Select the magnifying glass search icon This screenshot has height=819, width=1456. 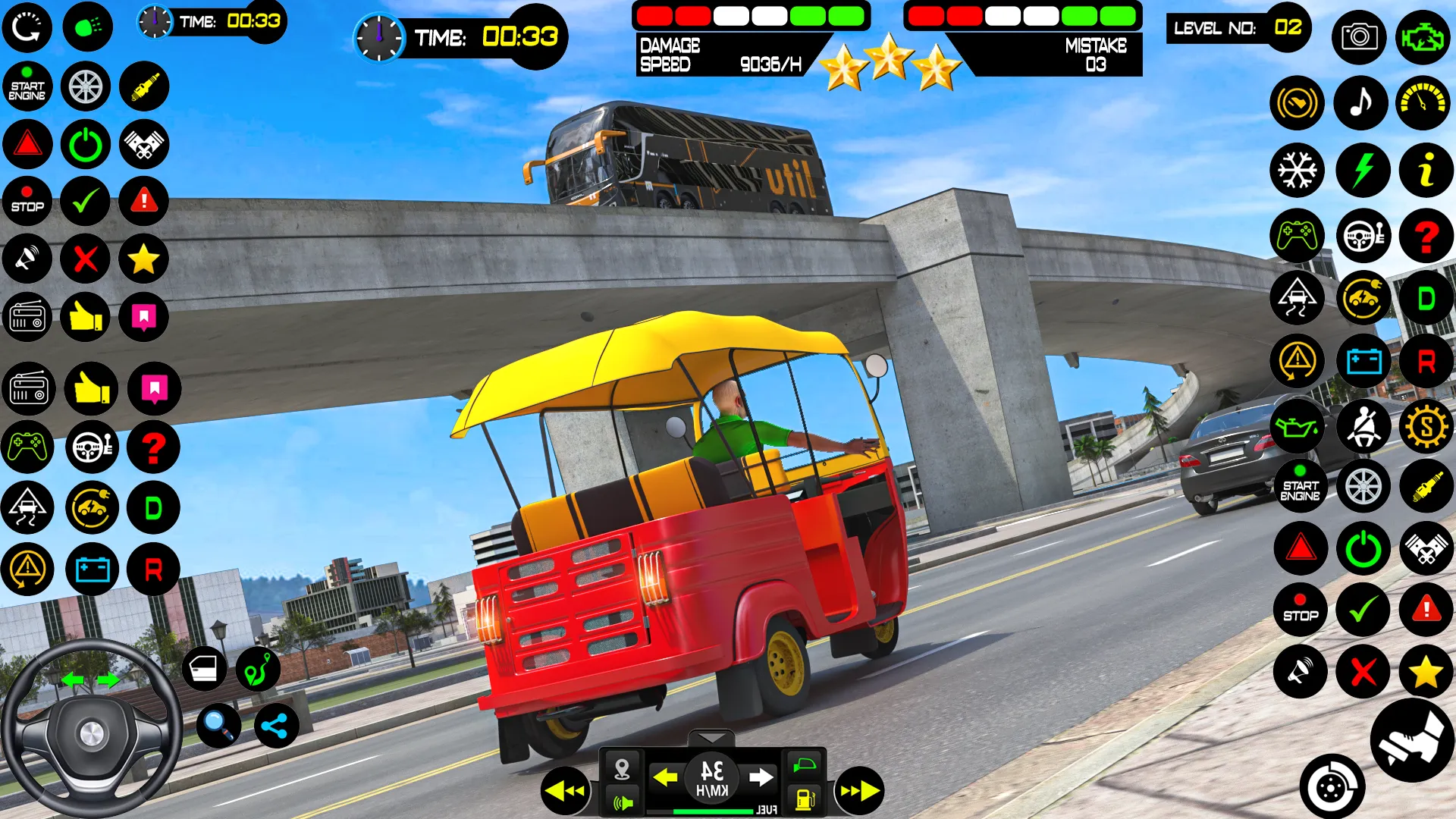(218, 726)
